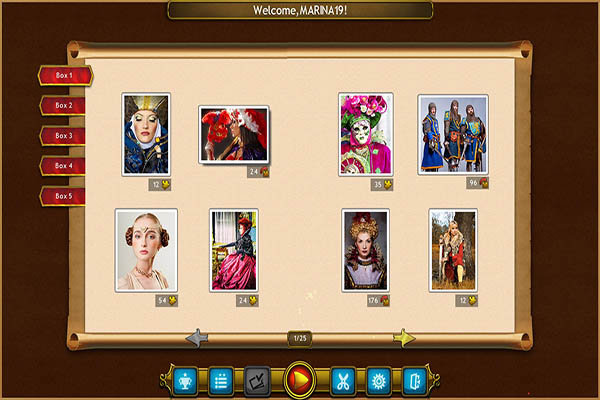Screen dimensions: 600x400
Task: Select the queen with gold crown puzzle
Action: click(x=146, y=134)
